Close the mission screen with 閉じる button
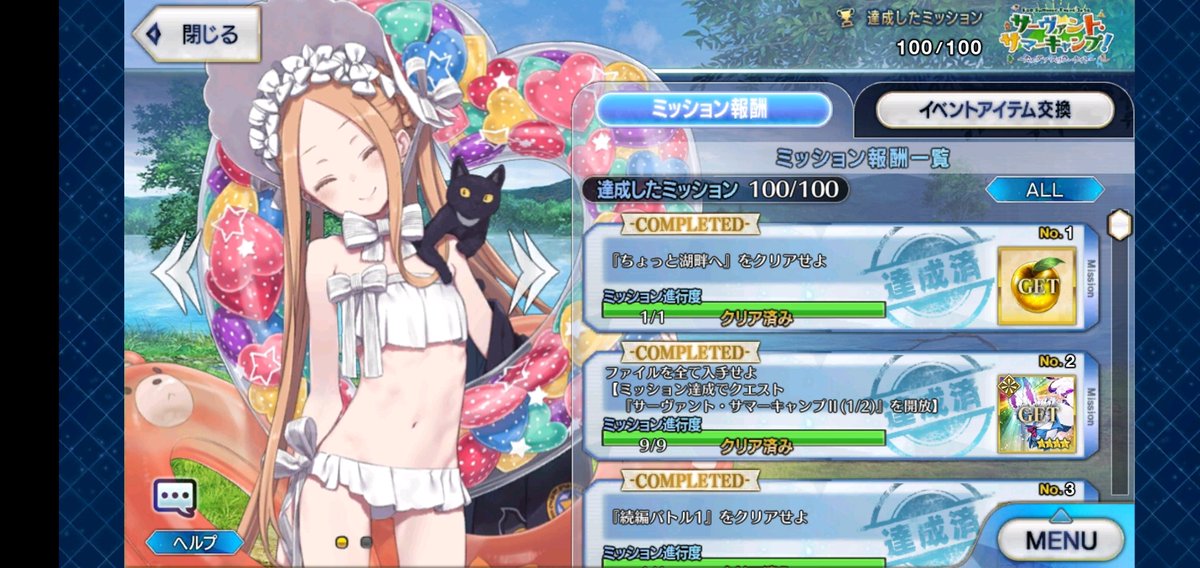The width and height of the screenshot is (1200, 568). [197, 35]
